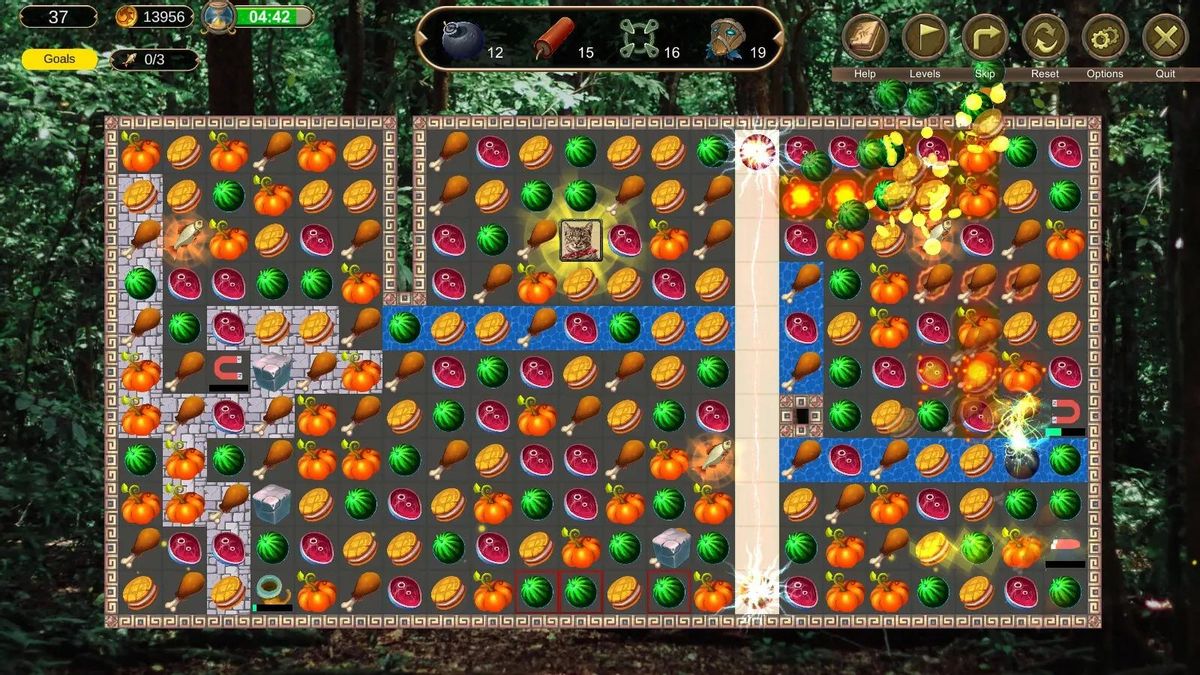1200x675 pixels.
Task: Select the black bomb power-up
Action: point(463,39)
